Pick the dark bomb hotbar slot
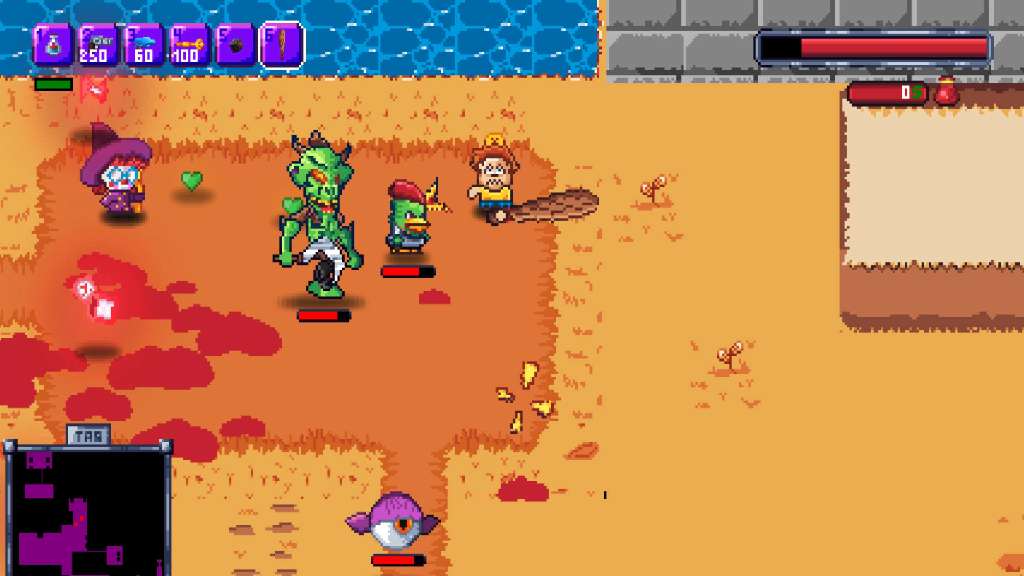Image resolution: width=1024 pixels, height=576 pixels. pyautogui.click(x=235, y=46)
